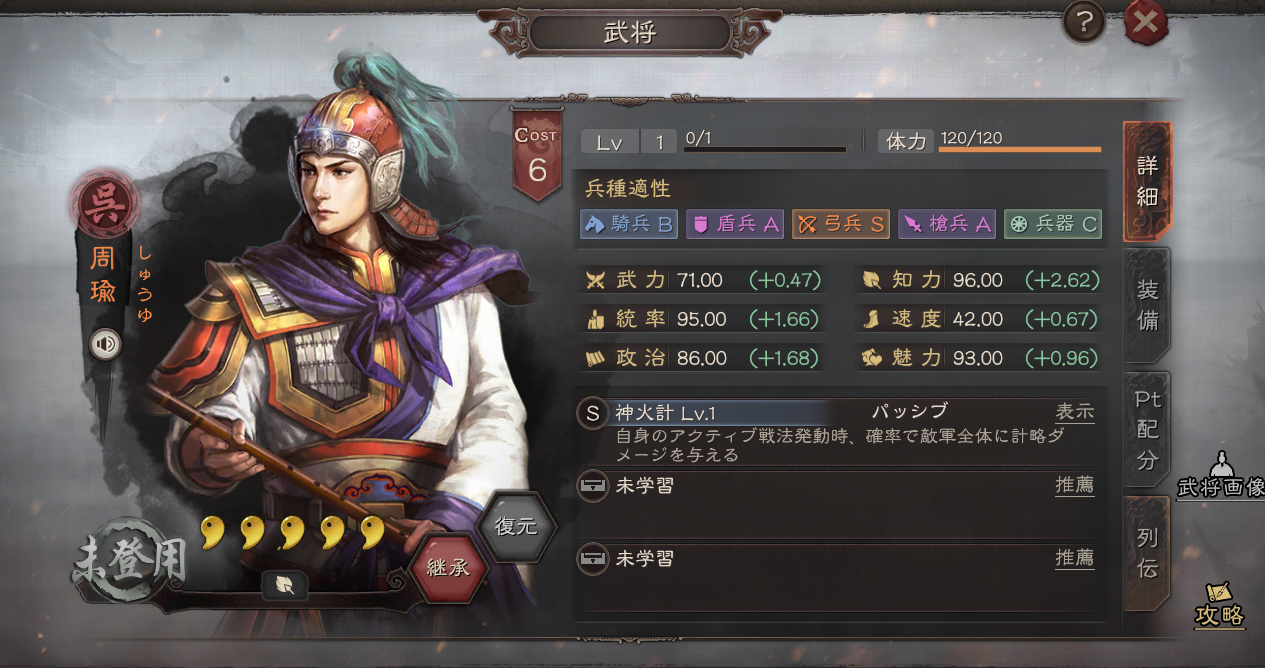Select the 槍兵 A spear aptitude badge

[x=947, y=224]
